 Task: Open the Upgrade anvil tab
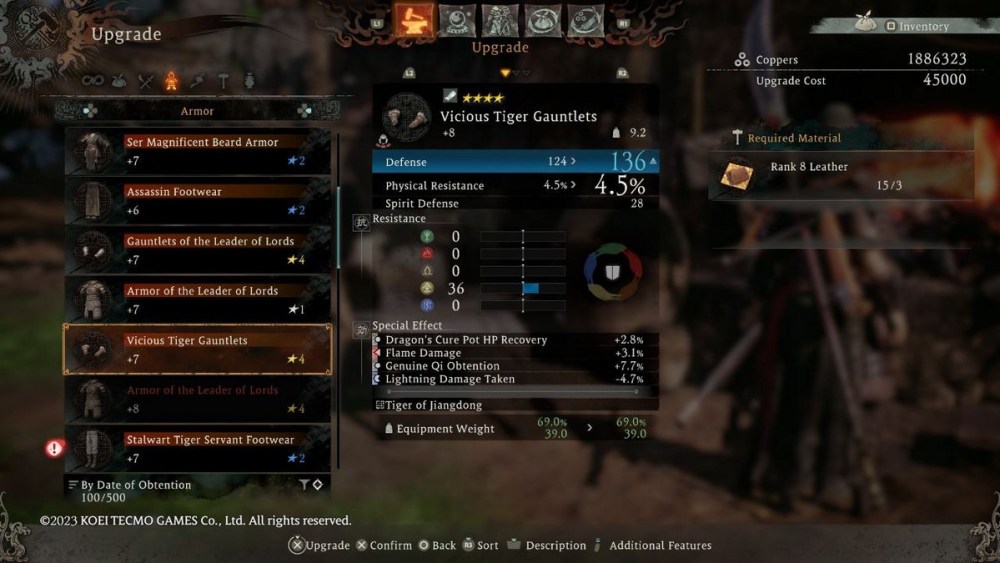[x=413, y=20]
